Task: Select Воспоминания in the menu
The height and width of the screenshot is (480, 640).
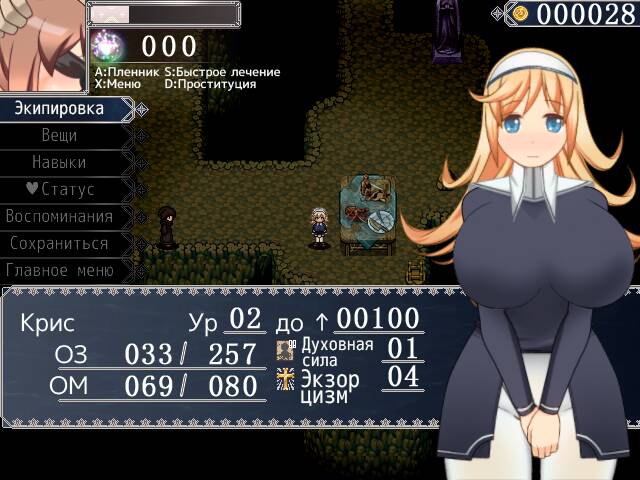Action: click(x=59, y=216)
